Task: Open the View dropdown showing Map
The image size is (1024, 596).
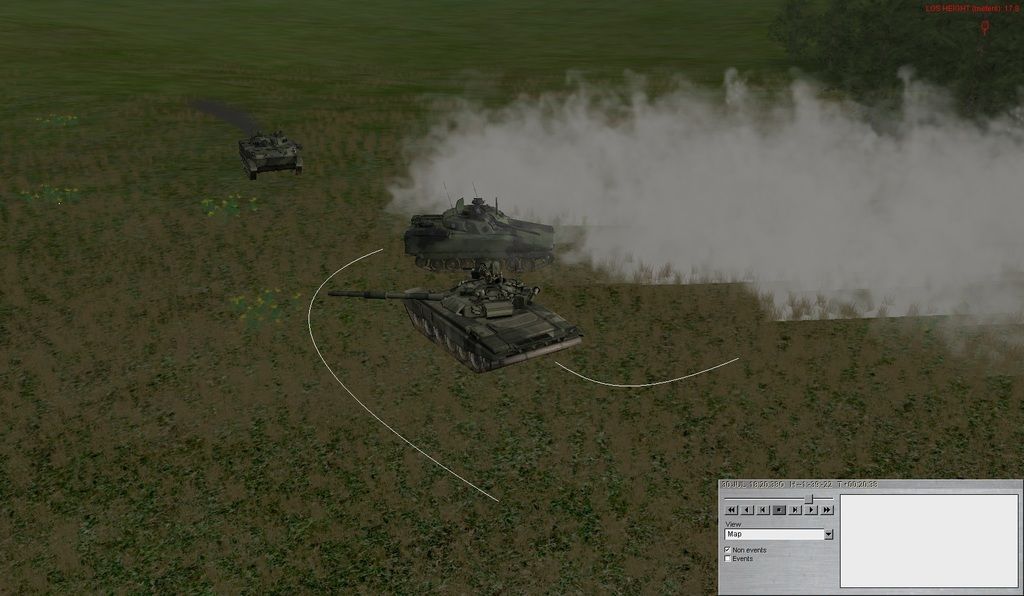Action: (828, 534)
